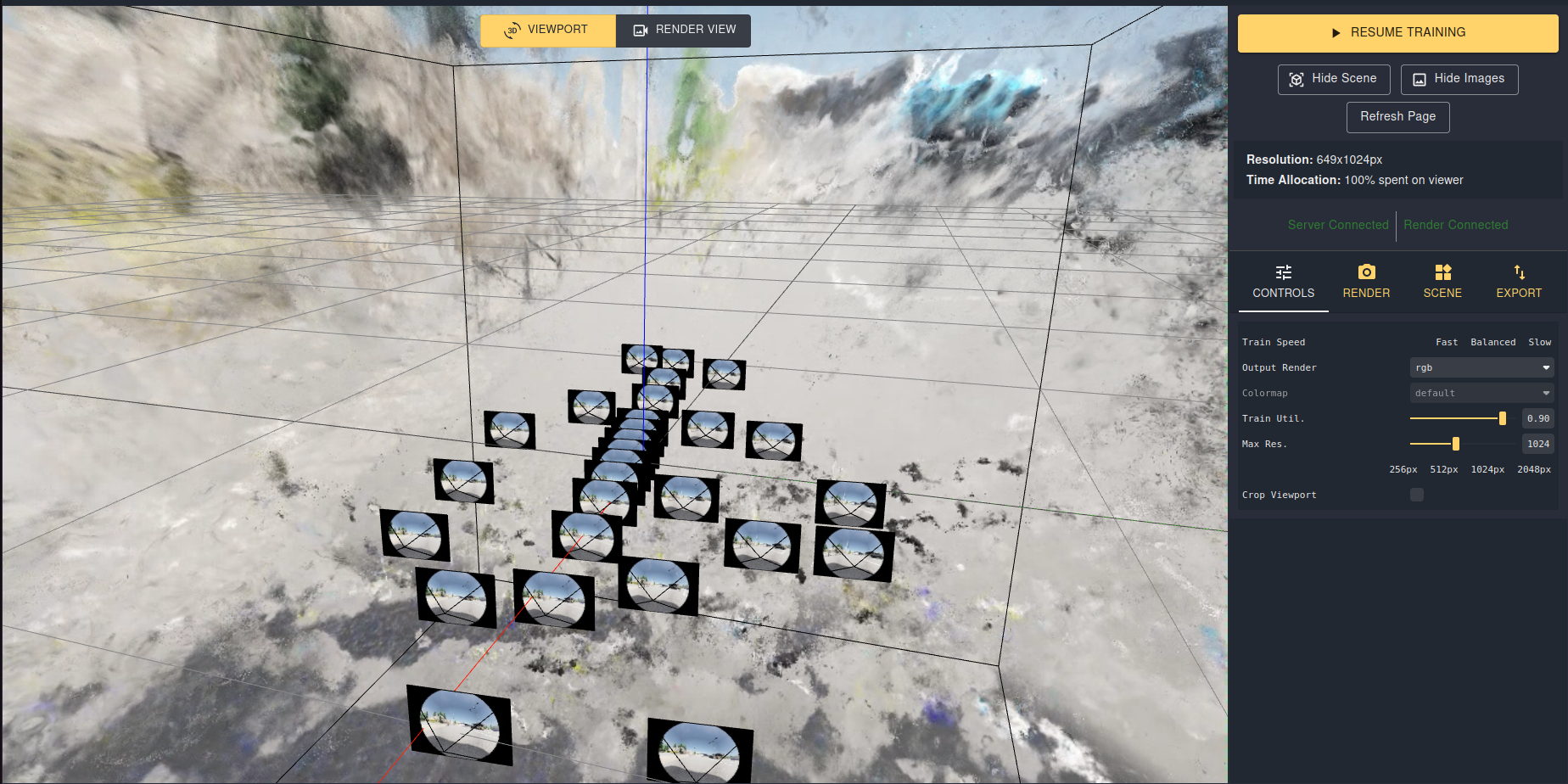The image size is (1568, 784).
Task: Click the image icon on Hide Images button
Action: 1420,78
